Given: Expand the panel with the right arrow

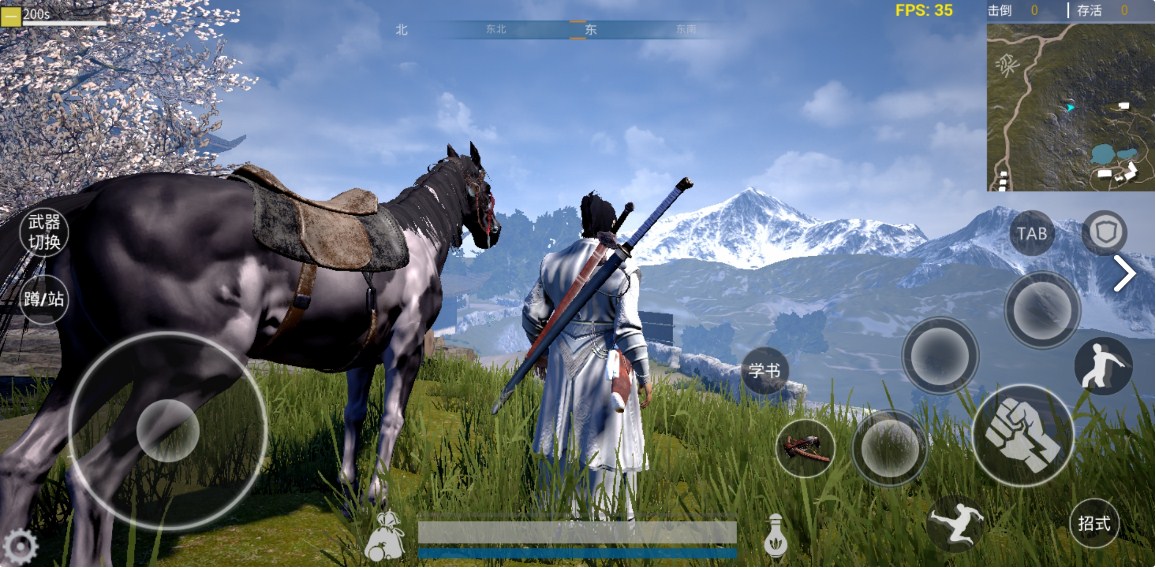Looking at the screenshot, I should (1125, 273).
